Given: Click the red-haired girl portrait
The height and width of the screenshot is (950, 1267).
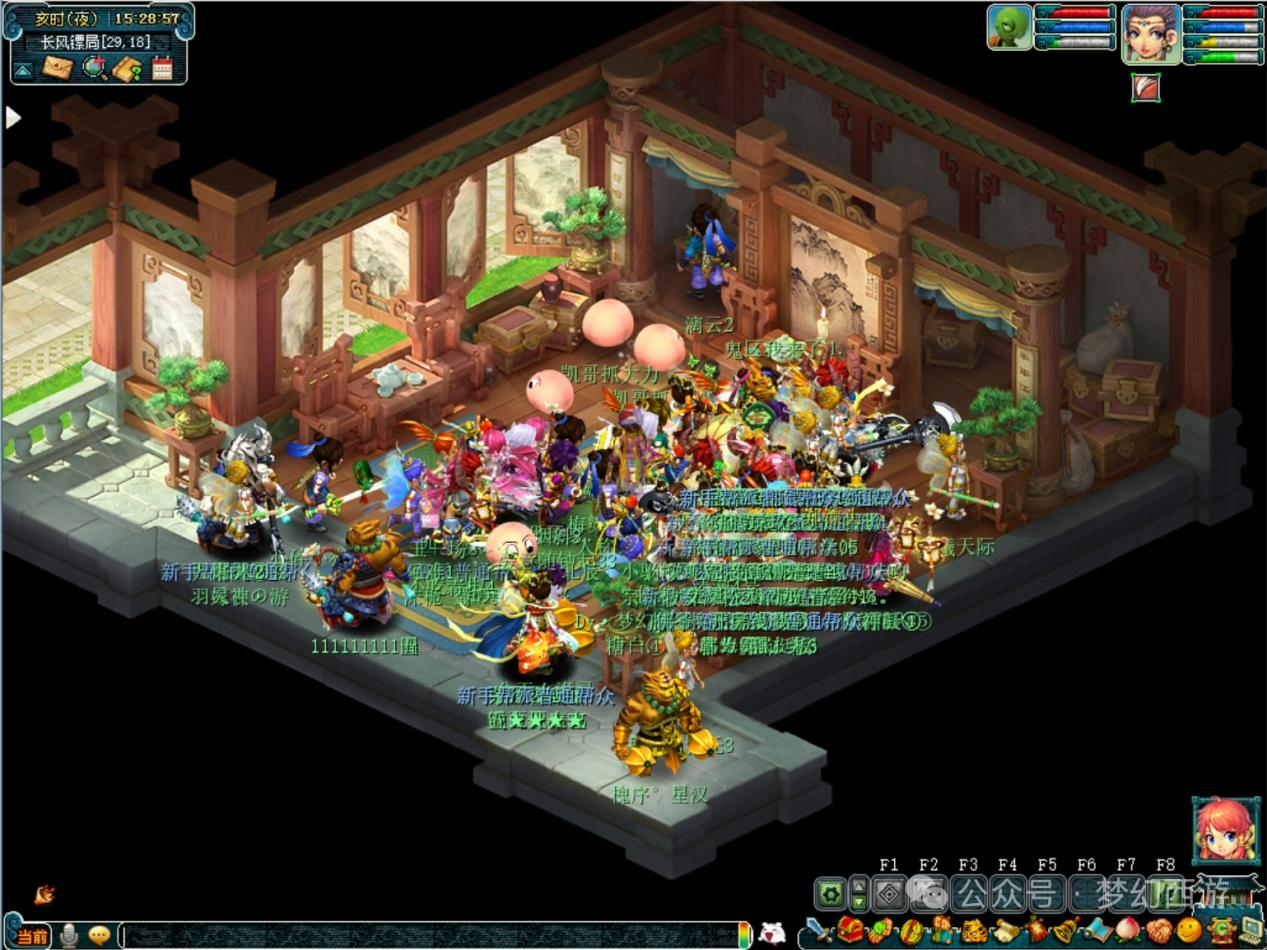Looking at the screenshot, I should point(1224,830).
